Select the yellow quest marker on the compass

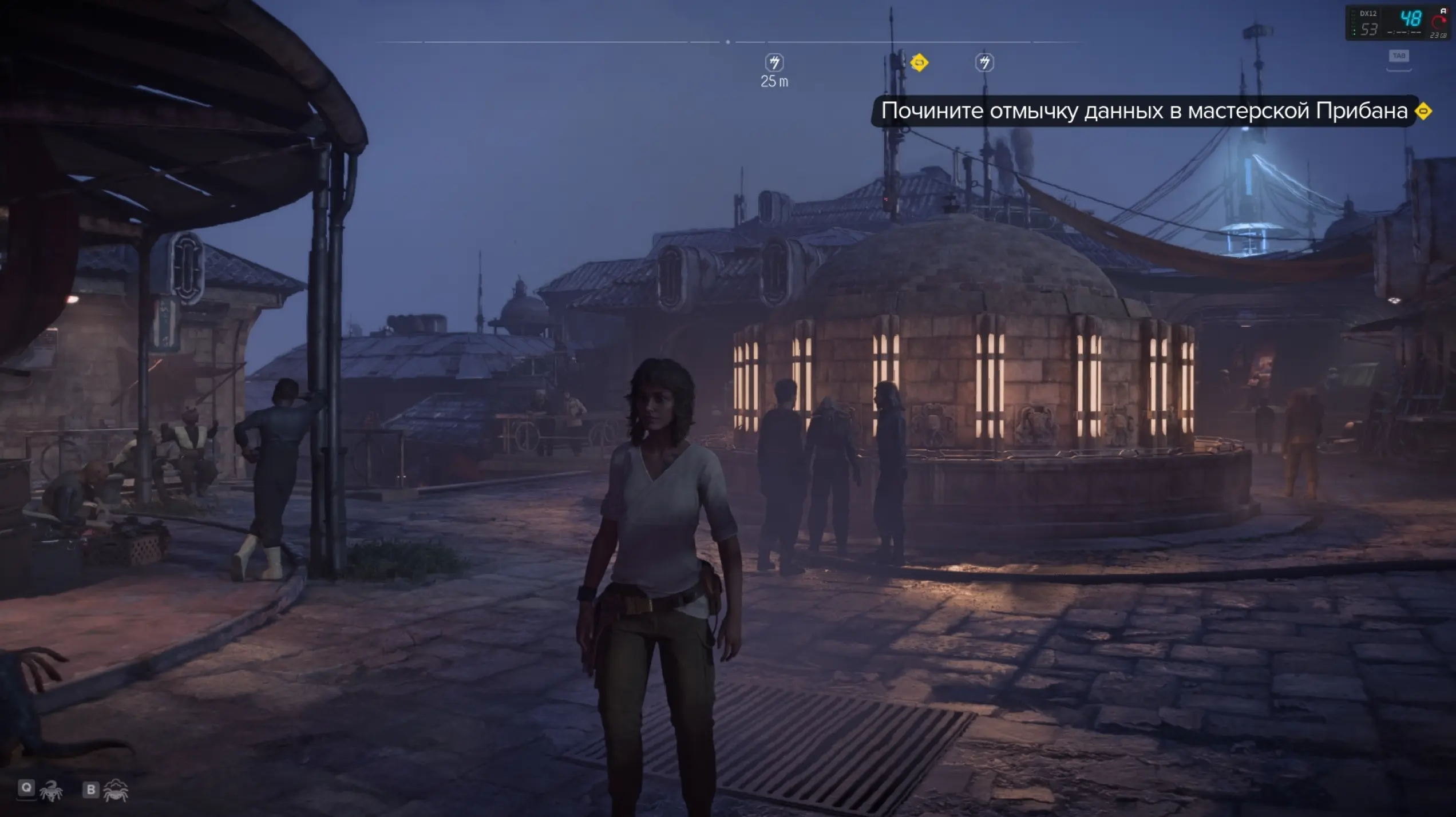click(919, 62)
